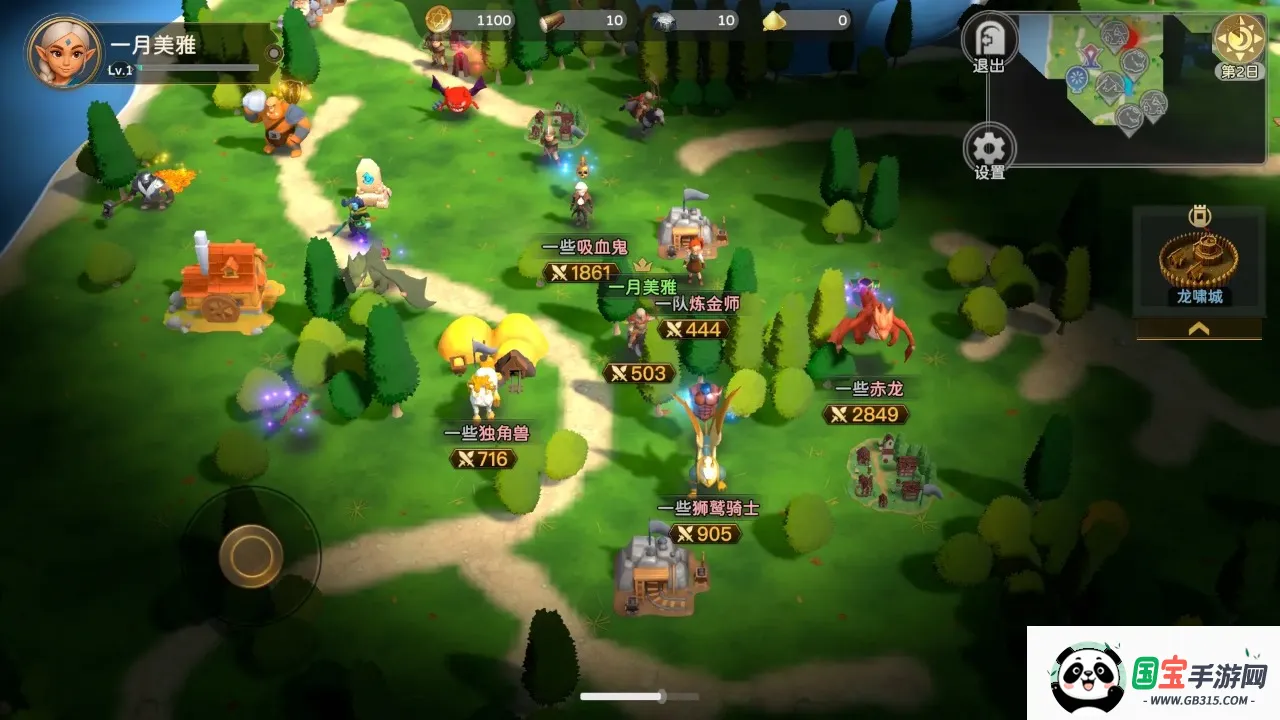Image resolution: width=1280 pixels, height=720 pixels.
Task: Open the hero portrait of 一月美雅
Action: click(x=64, y=51)
